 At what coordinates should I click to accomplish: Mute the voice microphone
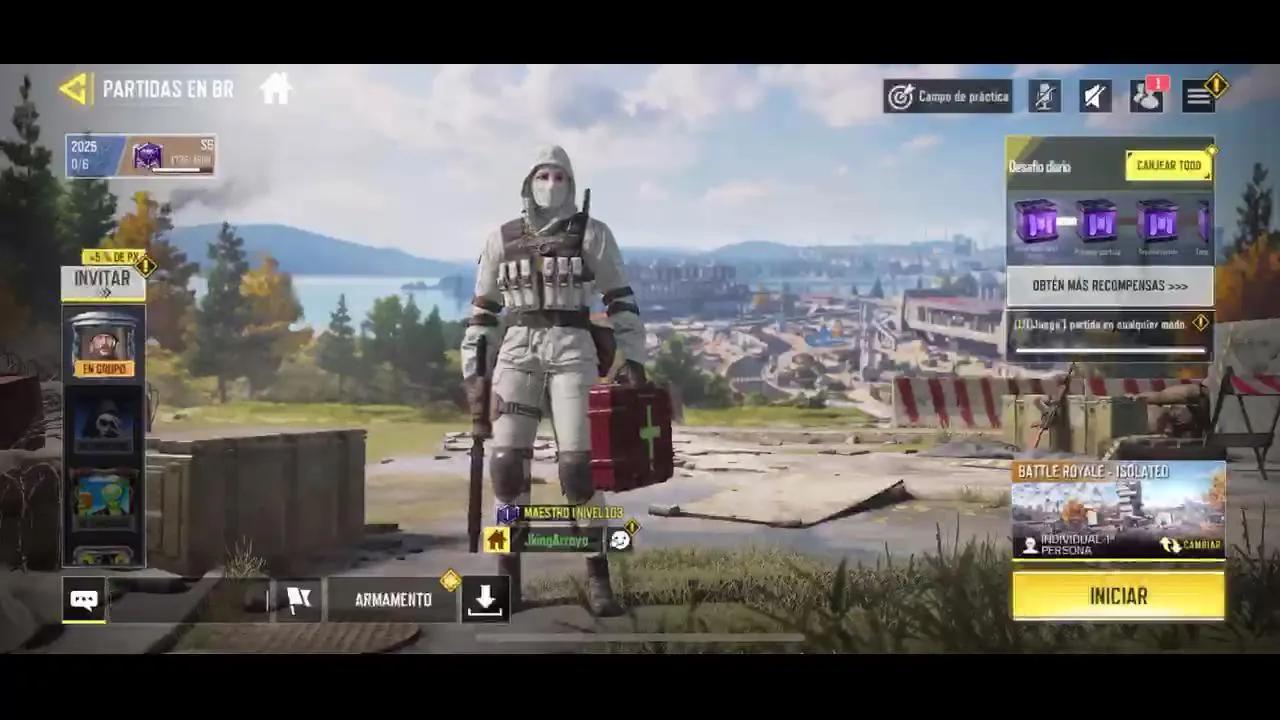tap(1043, 96)
